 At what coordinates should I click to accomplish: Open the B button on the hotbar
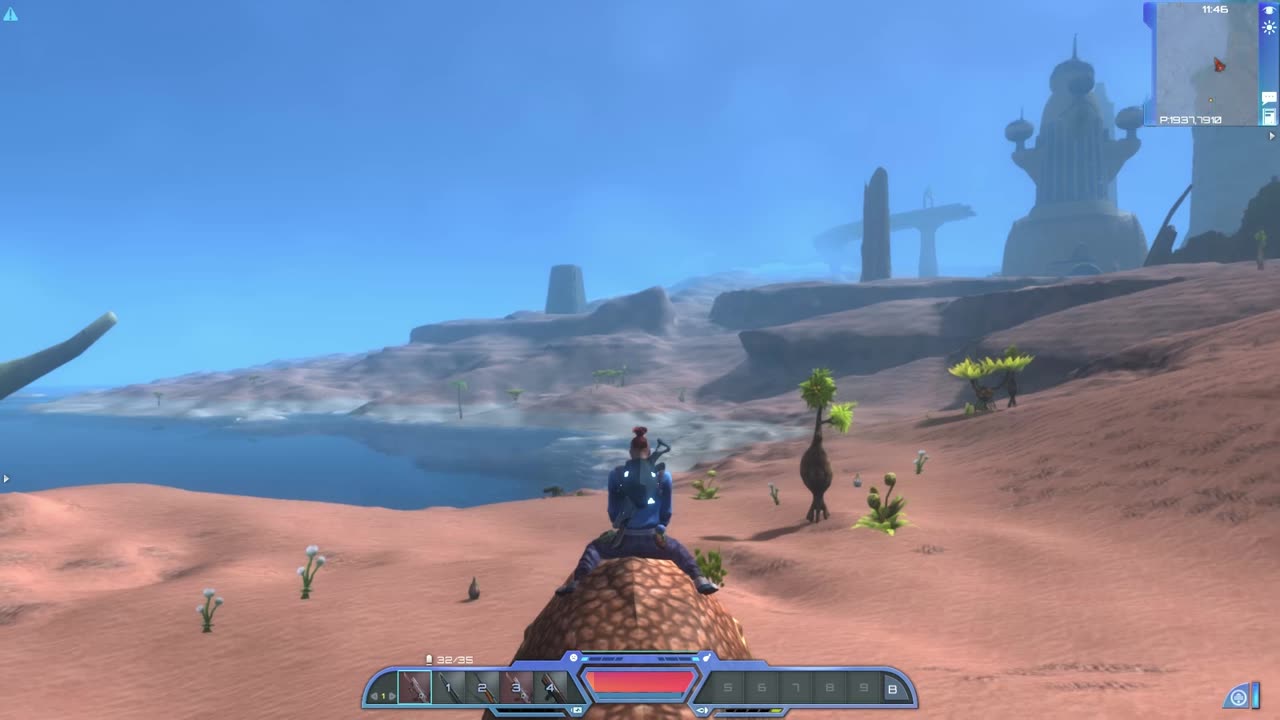point(892,688)
